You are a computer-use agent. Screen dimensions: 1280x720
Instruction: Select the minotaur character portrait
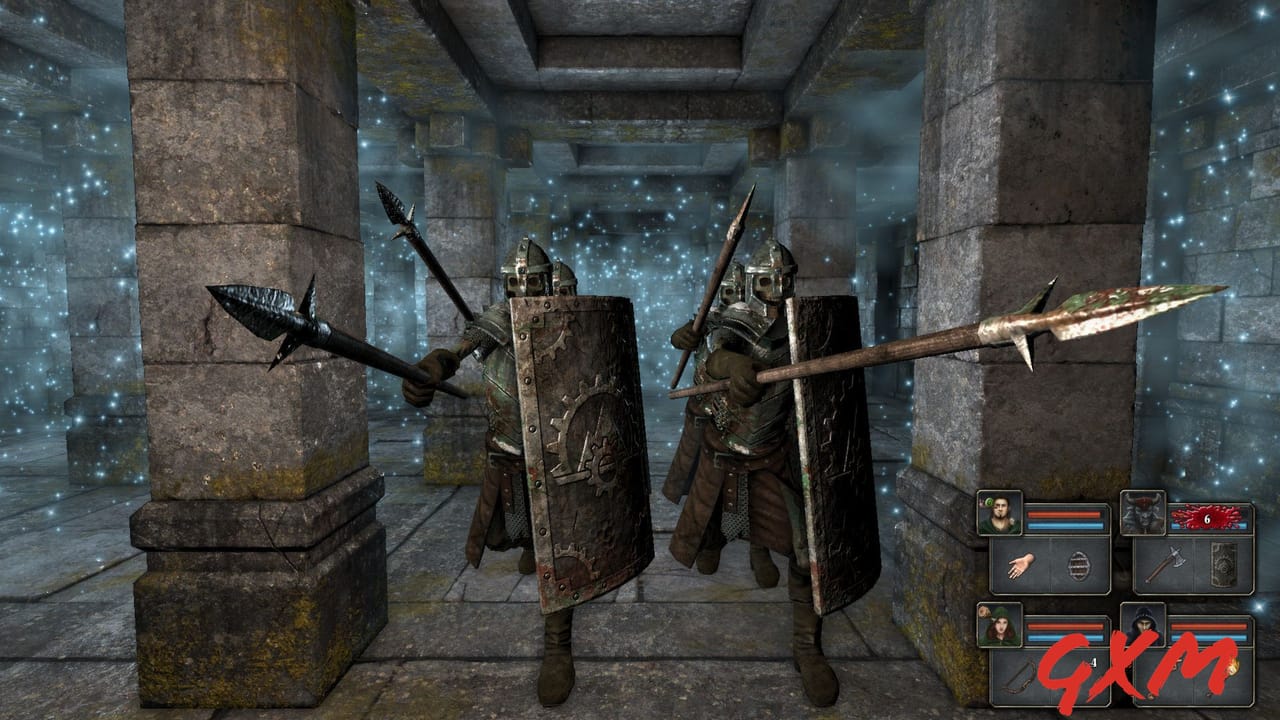tap(1143, 513)
